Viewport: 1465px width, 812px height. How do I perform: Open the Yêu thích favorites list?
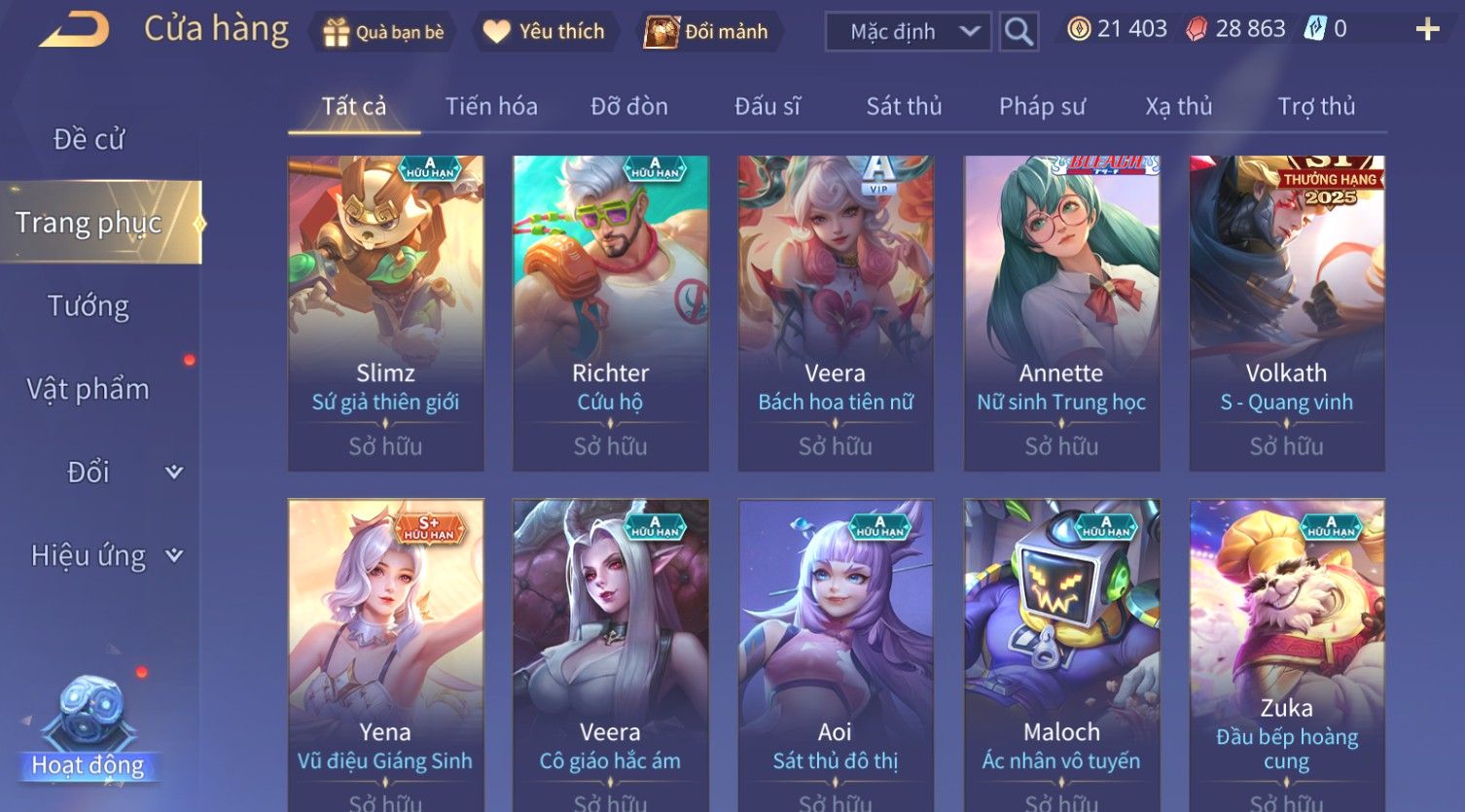544,32
